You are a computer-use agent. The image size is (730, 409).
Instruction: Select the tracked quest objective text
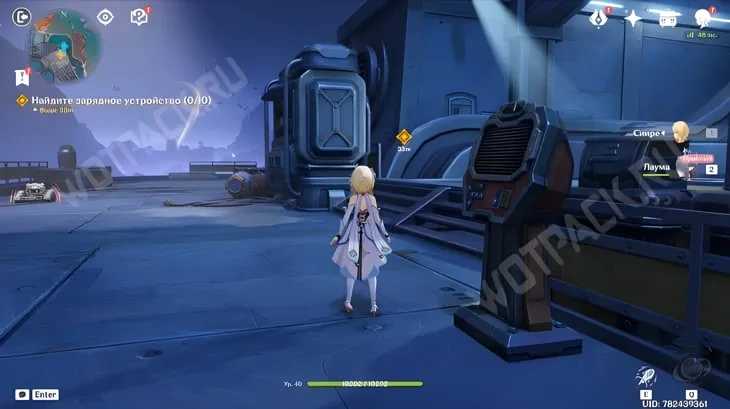[x=119, y=100]
